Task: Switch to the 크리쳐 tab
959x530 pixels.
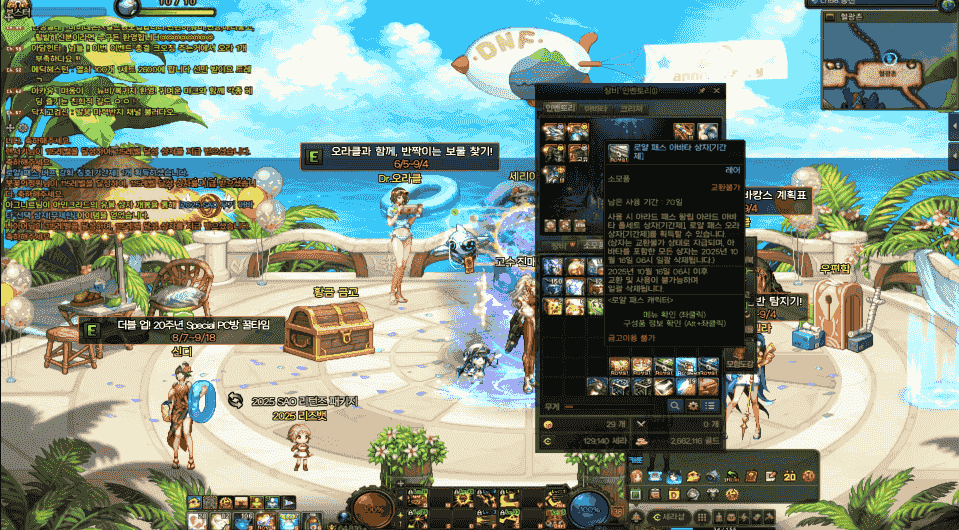Action: (631, 108)
